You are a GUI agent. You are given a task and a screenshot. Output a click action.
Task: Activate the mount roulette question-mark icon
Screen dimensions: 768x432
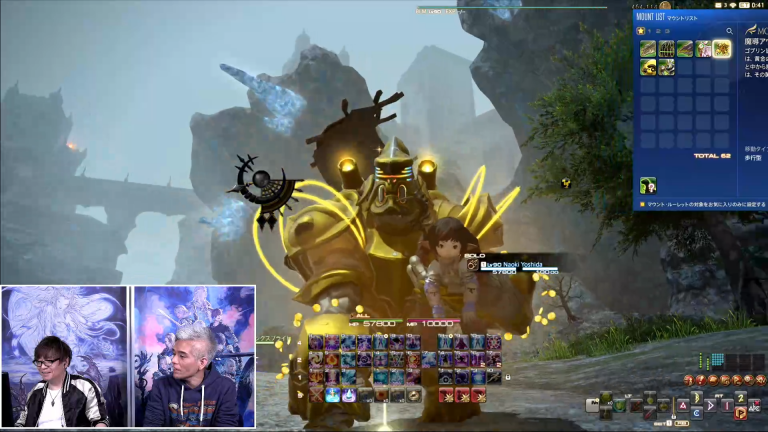tap(648, 185)
